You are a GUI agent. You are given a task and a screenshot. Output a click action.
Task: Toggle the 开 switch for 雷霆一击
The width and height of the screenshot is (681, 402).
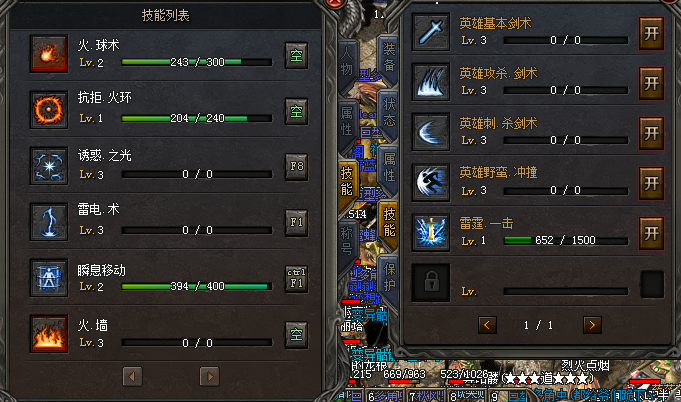pyautogui.click(x=651, y=232)
